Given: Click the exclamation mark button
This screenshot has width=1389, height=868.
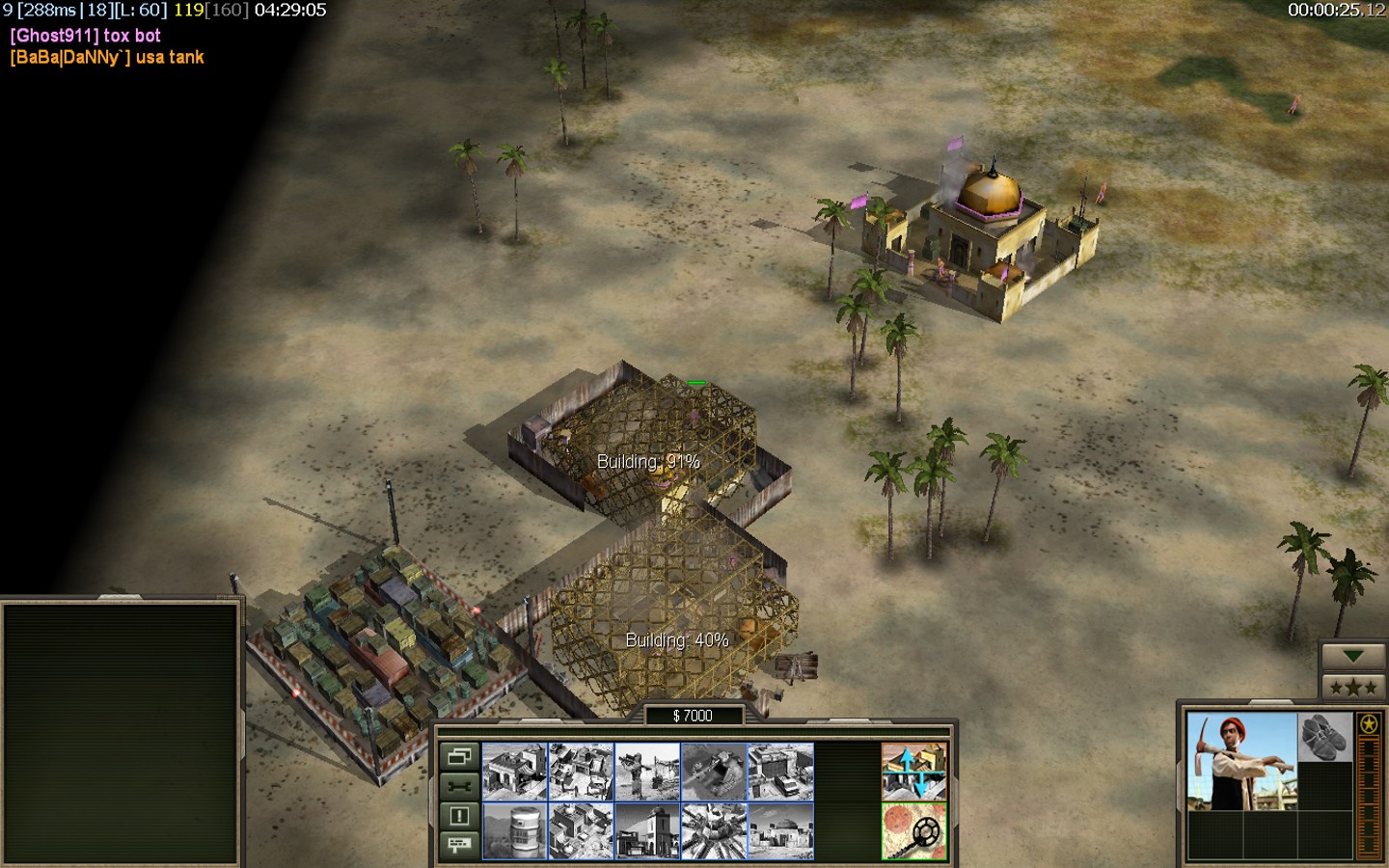Looking at the screenshot, I should coord(459,816).
